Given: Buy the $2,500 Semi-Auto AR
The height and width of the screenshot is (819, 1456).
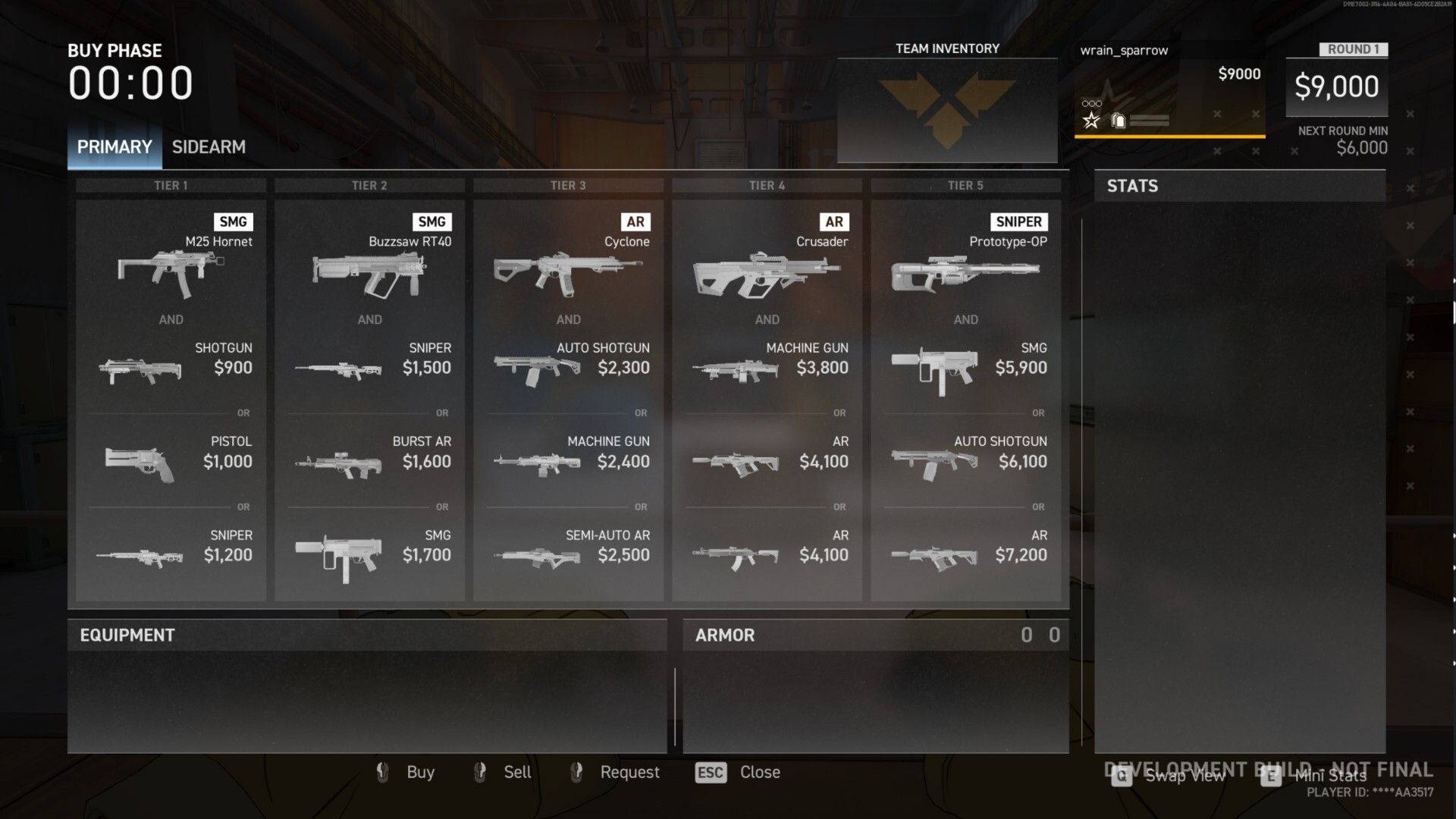Looking at the screenshot, I should [x=568, y=555].
